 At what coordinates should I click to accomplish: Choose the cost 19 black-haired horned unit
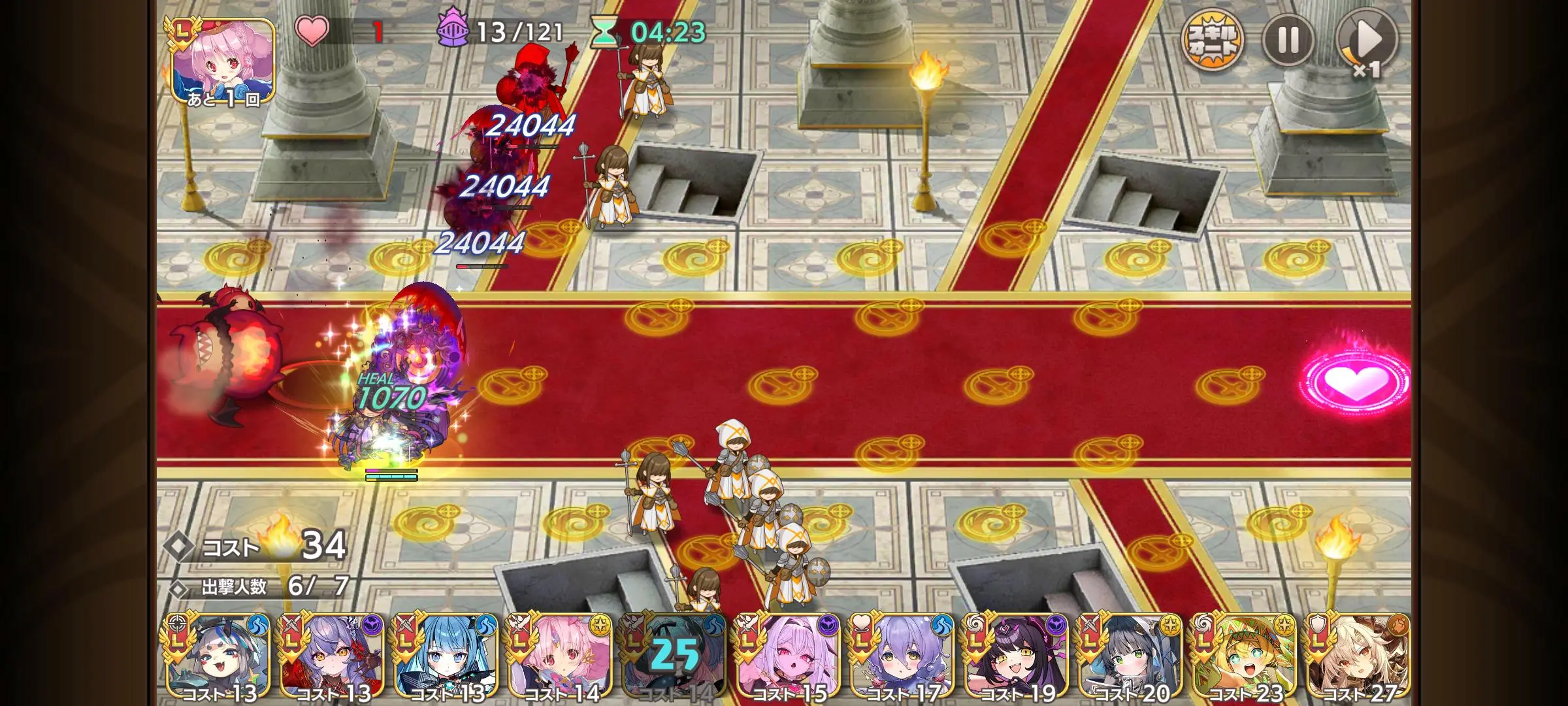click(1016, 657)
